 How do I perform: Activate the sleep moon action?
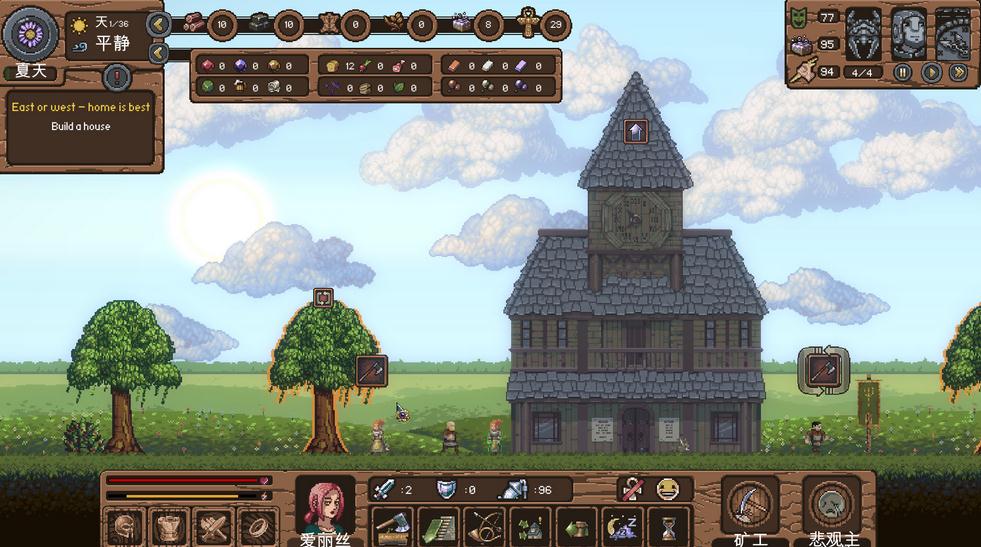[x=622, y=526]
